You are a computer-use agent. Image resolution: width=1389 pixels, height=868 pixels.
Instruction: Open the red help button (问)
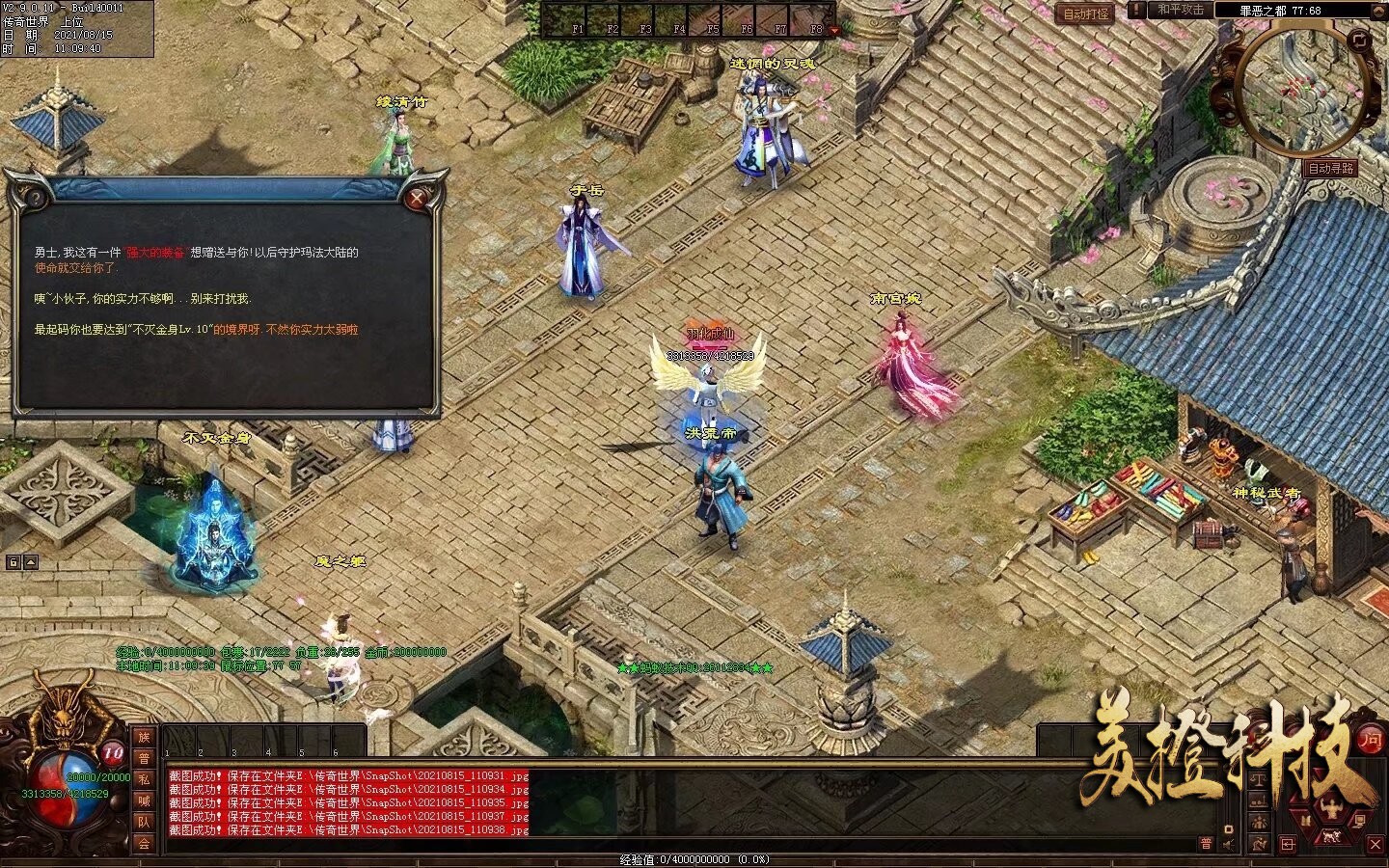tap(1369, 739)
